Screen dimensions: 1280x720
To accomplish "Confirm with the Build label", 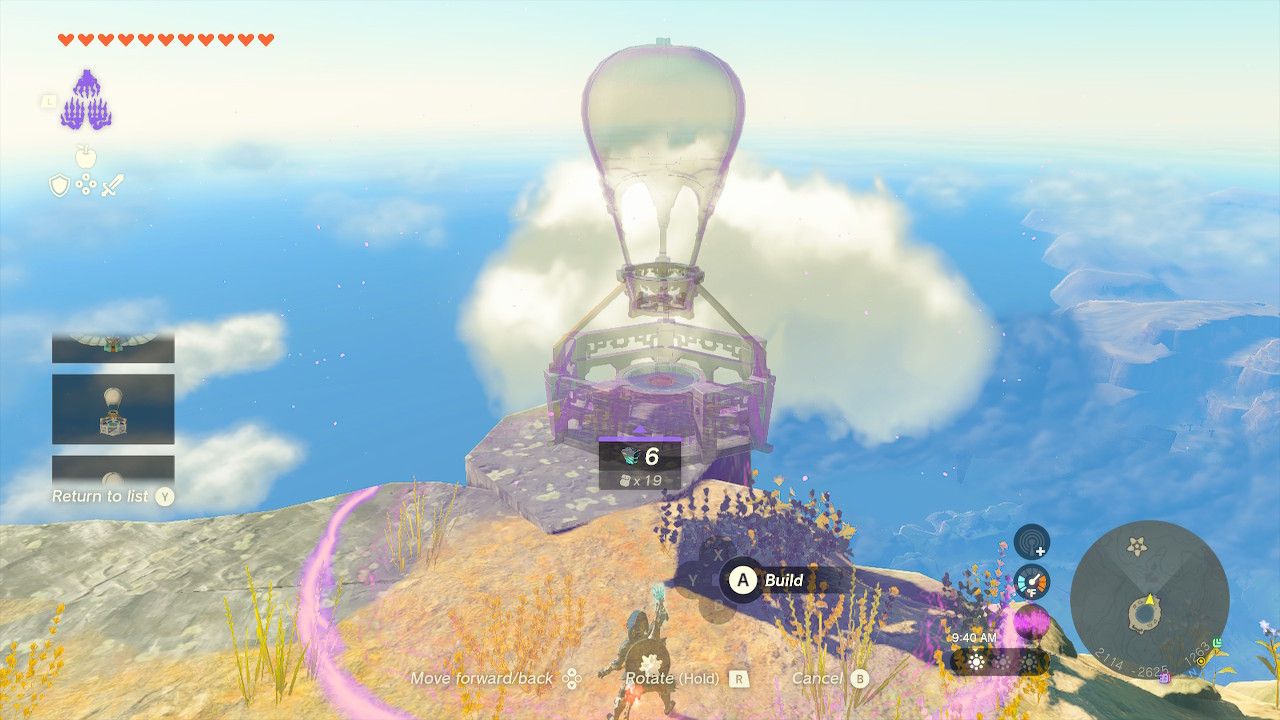I will pos(785,580).
